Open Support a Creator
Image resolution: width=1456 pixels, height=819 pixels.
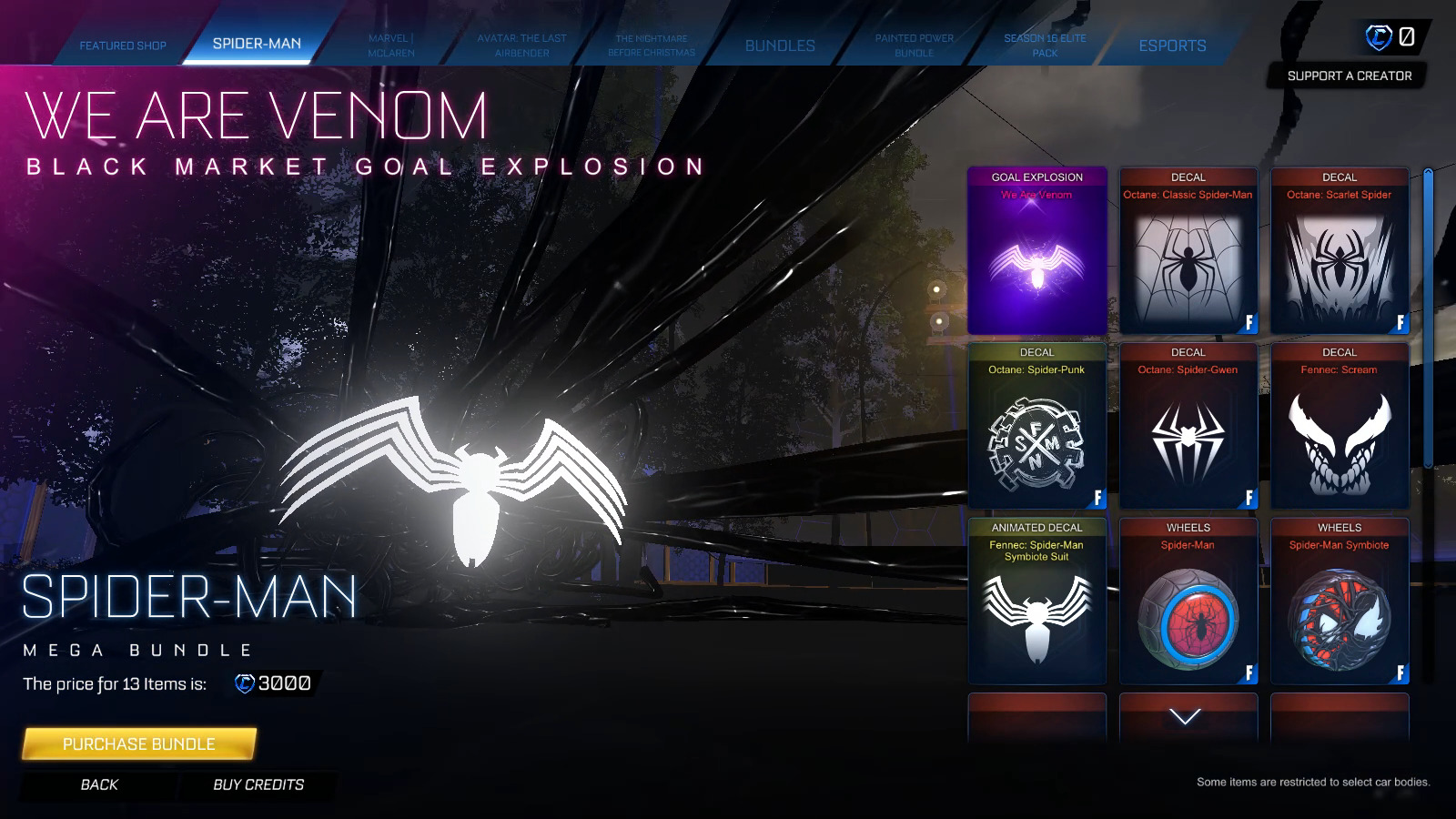tap(1349, 76)
